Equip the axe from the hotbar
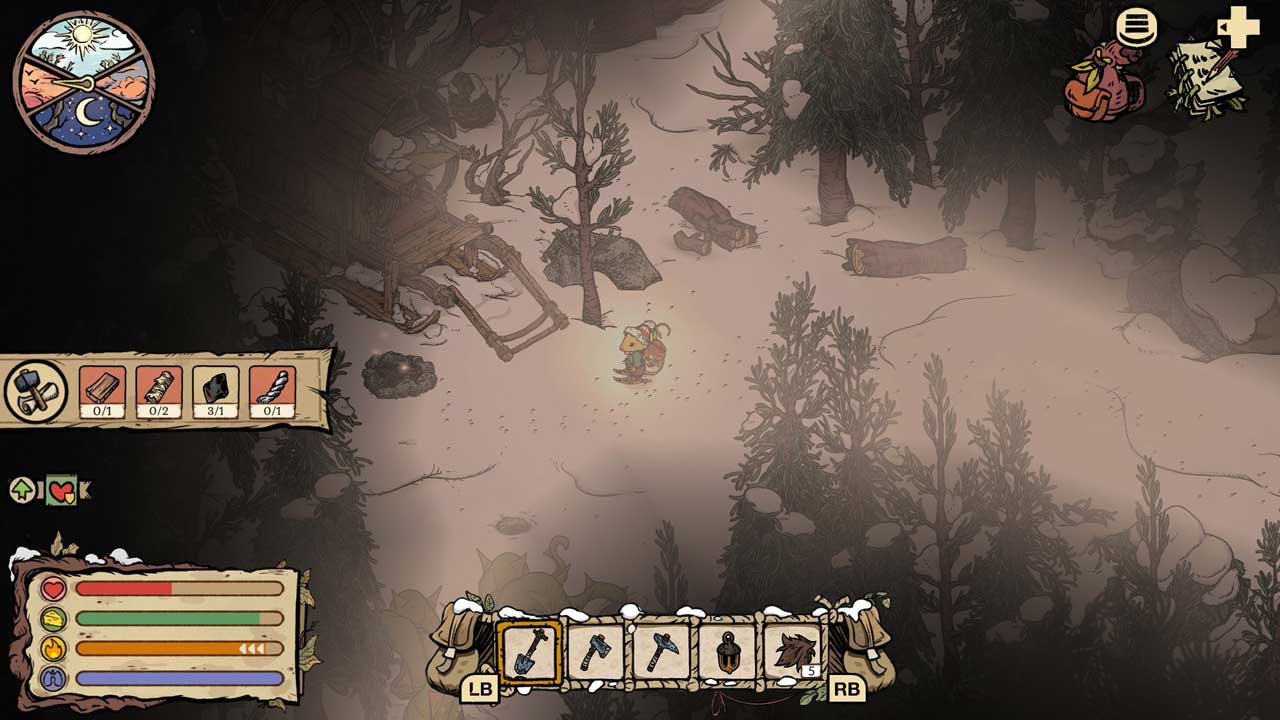The height and width of the screenshot is (720, 1280). [x=595, y=652]
